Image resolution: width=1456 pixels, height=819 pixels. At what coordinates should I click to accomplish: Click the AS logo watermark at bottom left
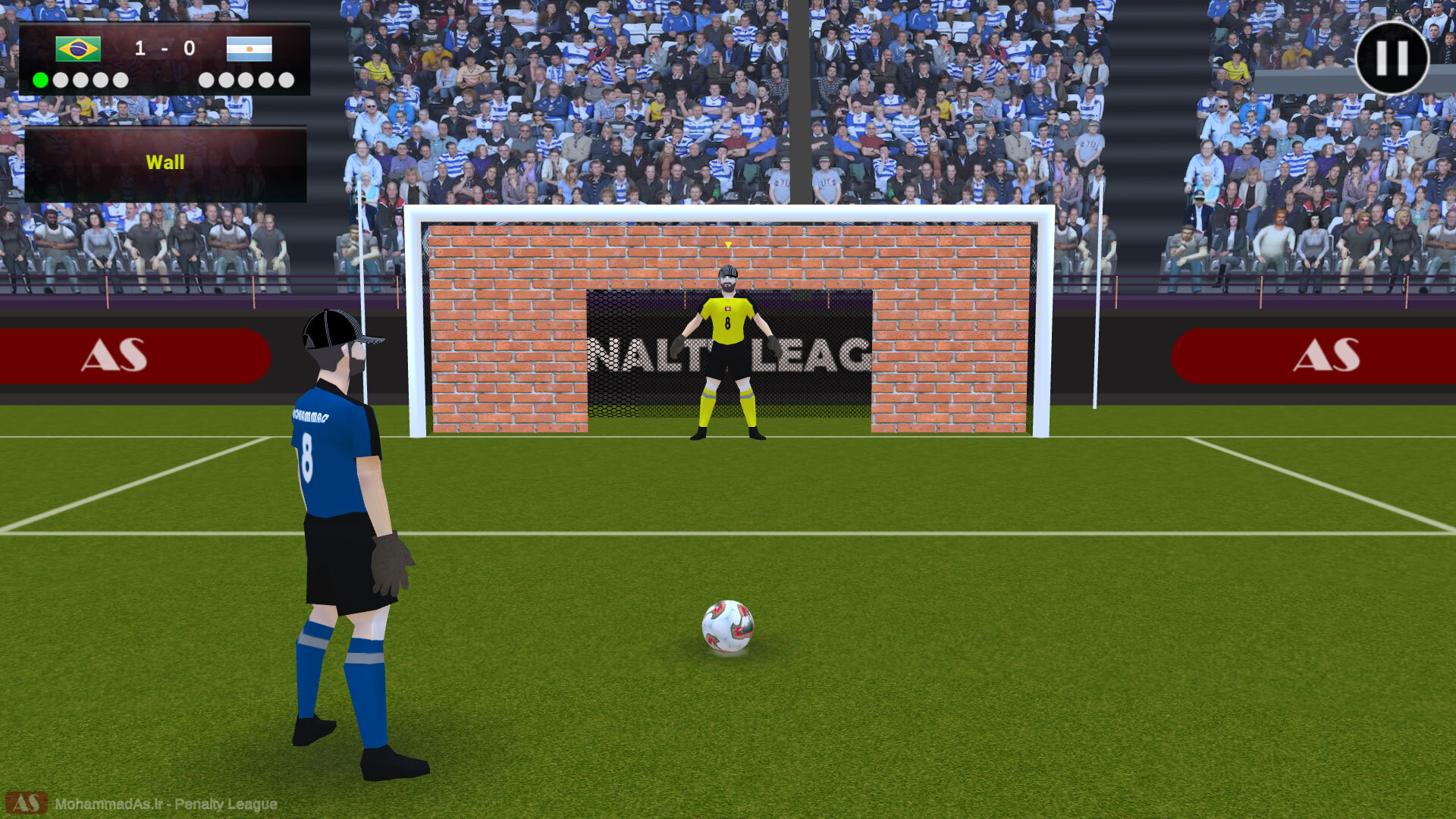28,805
